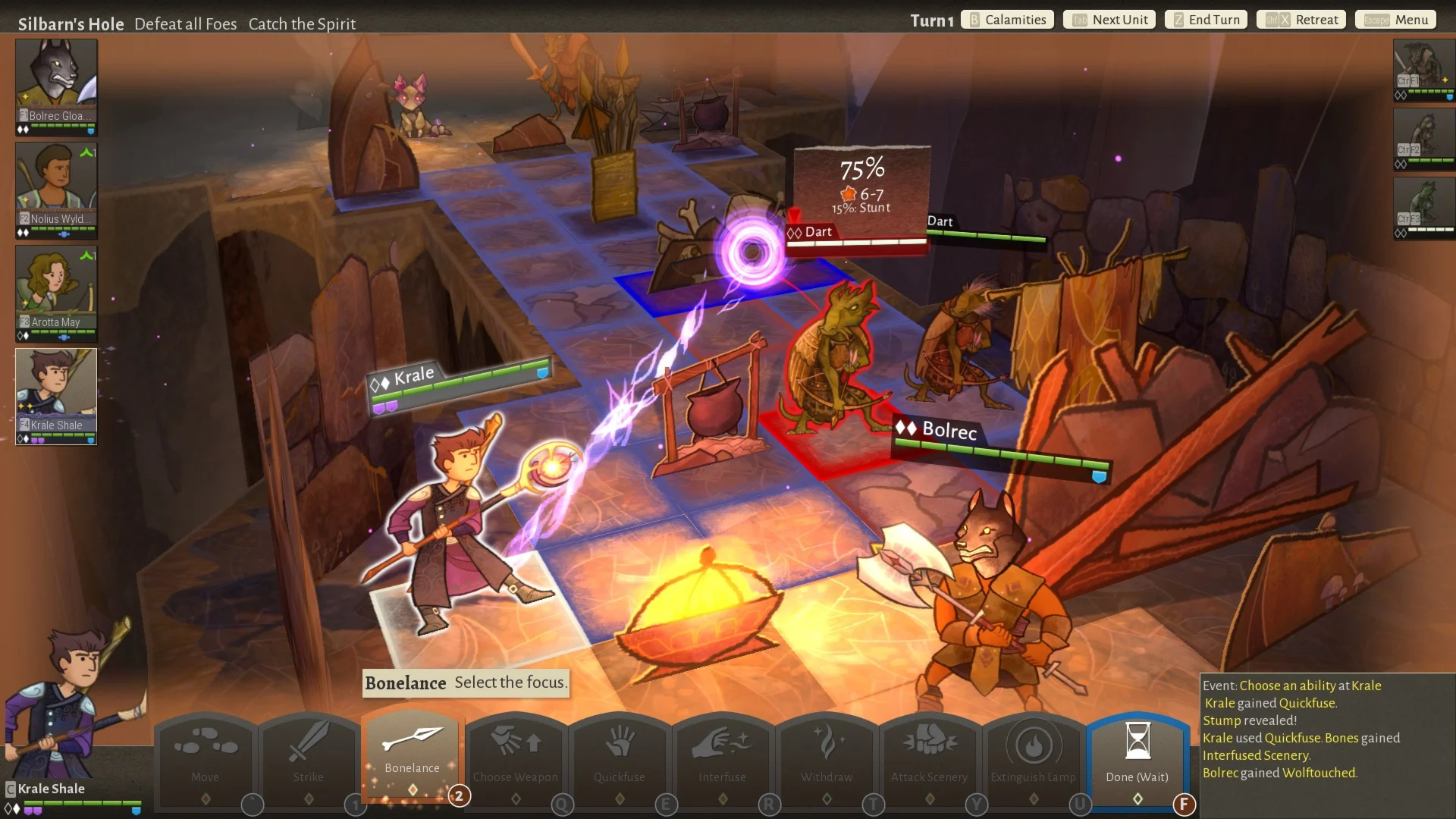Open the Choose Weapon ability
This screenshot has width=1456, height=819.
(516, 755)
